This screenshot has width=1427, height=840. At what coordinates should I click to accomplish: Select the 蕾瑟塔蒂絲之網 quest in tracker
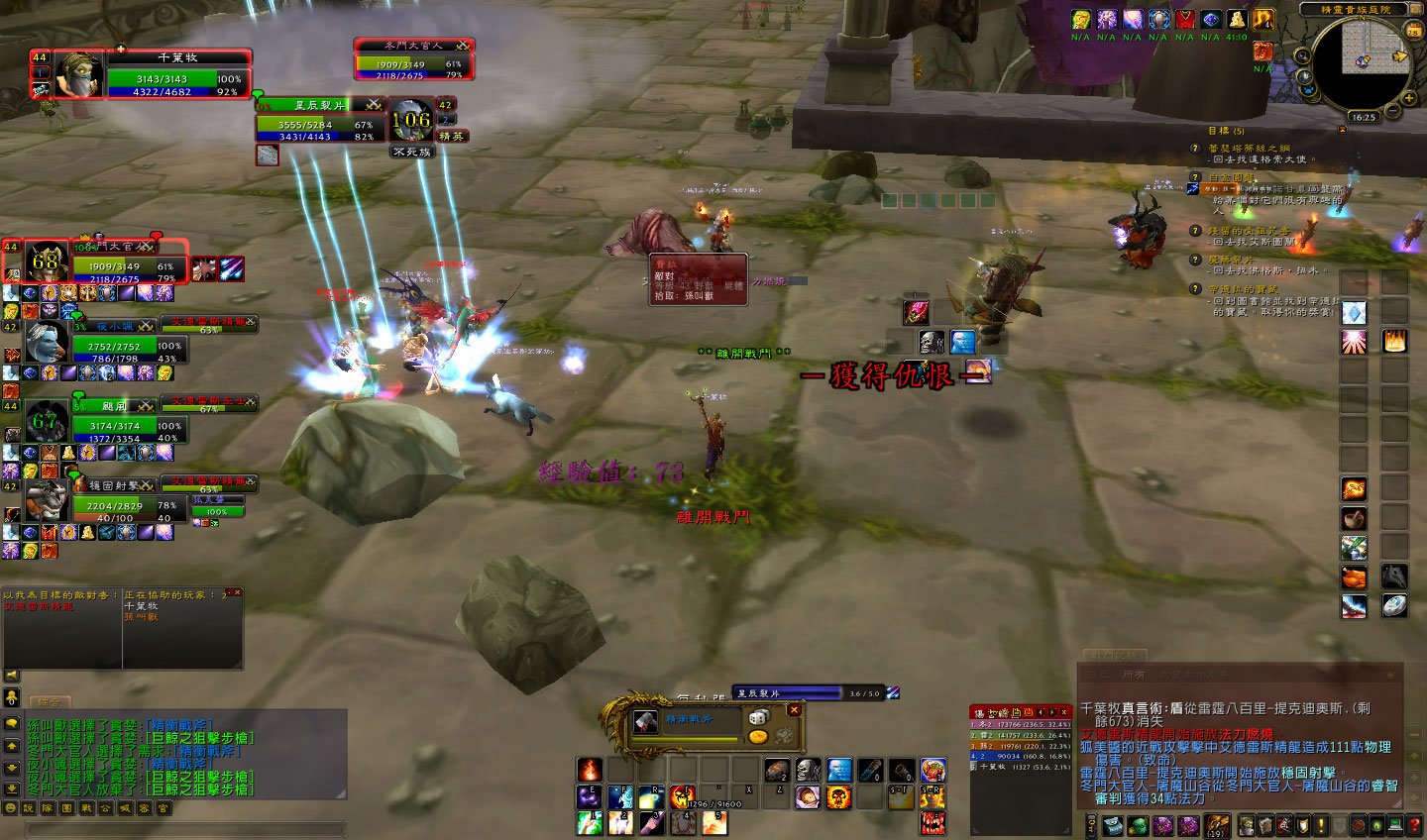(x=1249, y=148)
